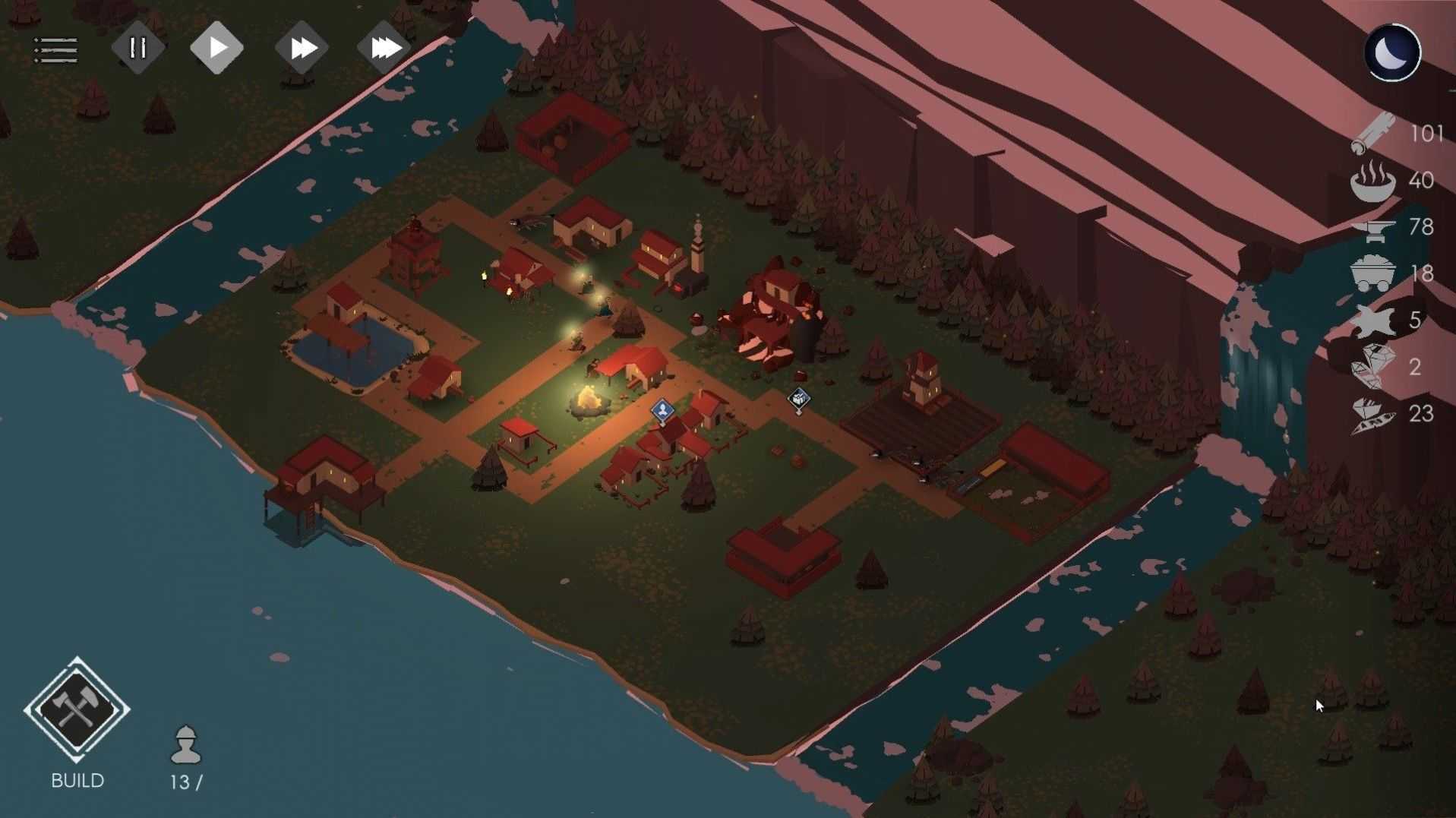The height and width of the screenshot is (818, 1456).
Task: Open the Build menu
Action: 77,710
